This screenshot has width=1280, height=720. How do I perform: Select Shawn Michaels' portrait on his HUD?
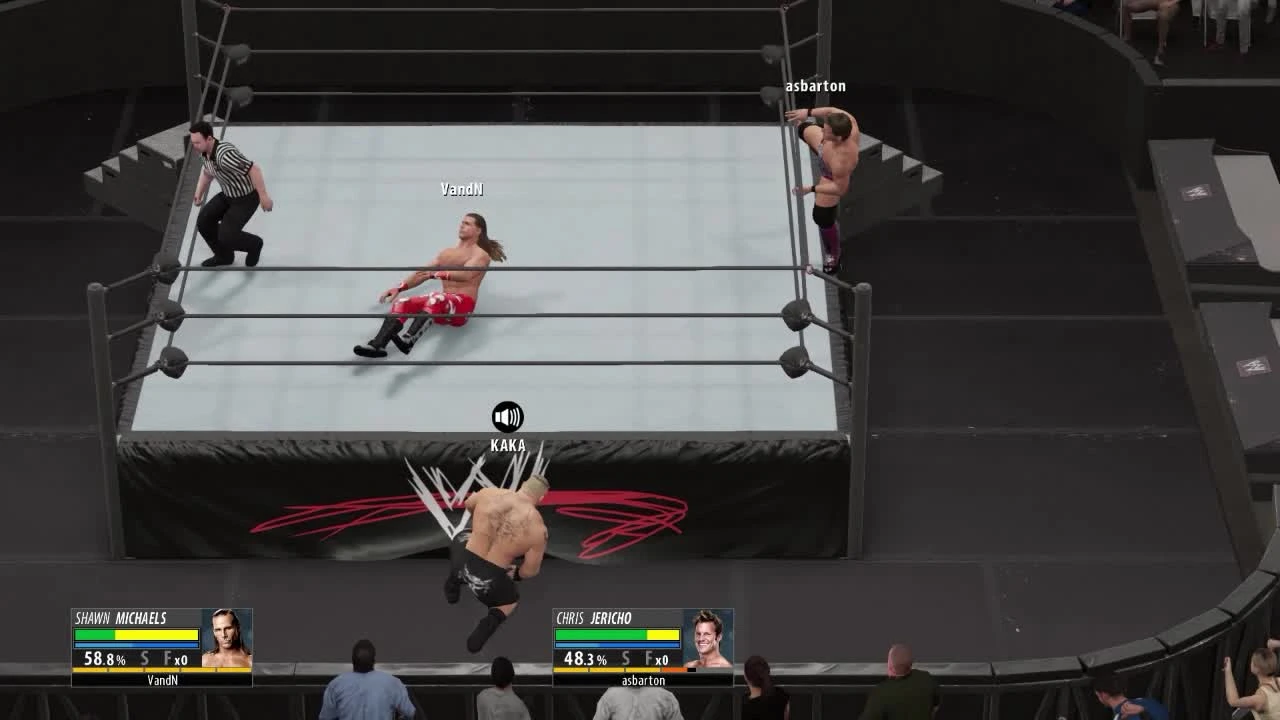[x=228, y=638]
